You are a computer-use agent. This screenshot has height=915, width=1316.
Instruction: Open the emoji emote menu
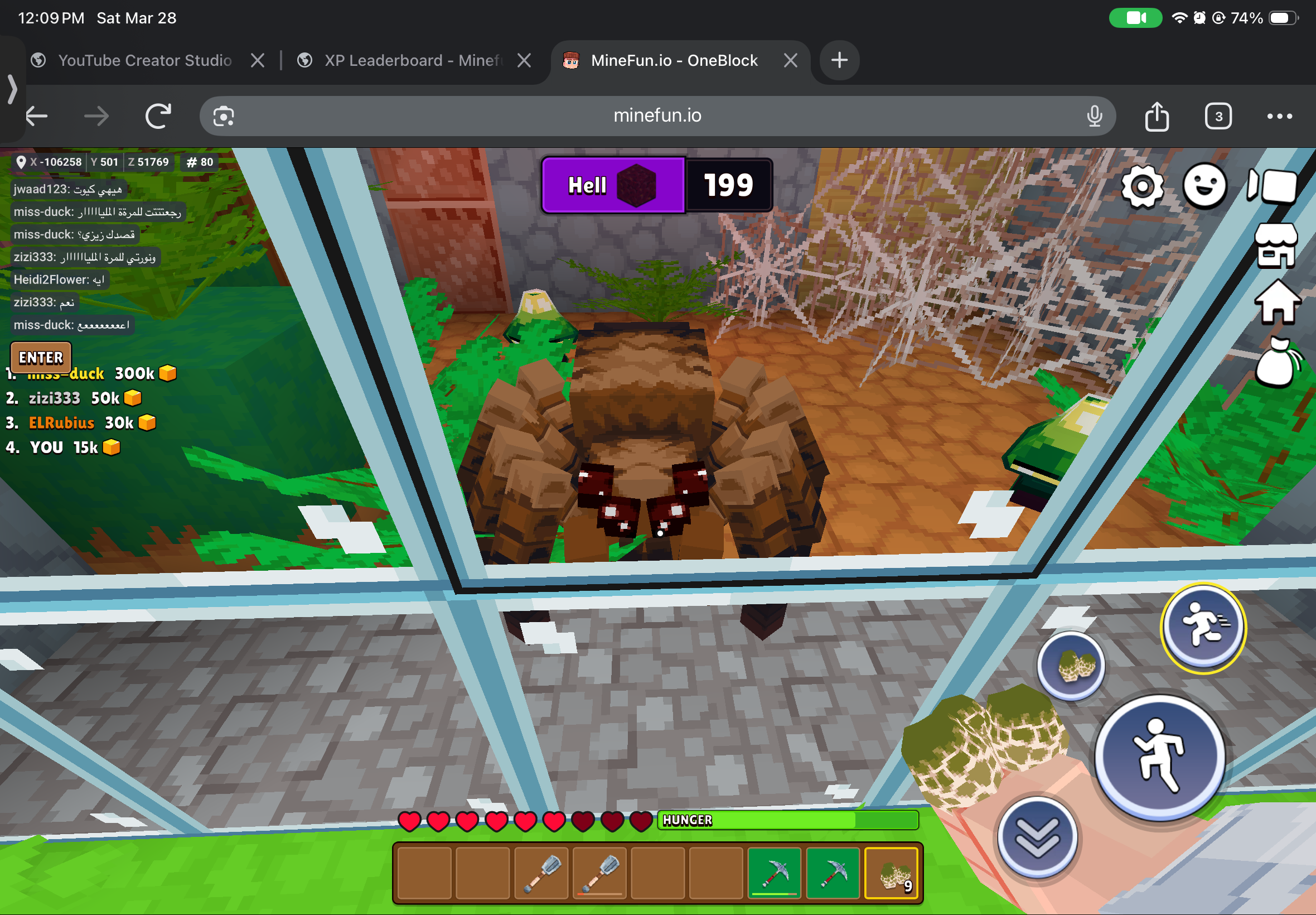tap(1204, 186)
